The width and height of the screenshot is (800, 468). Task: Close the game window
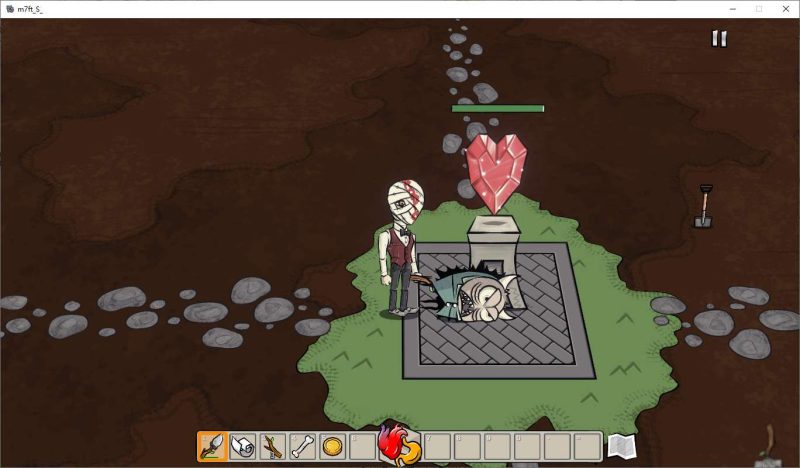785,9
